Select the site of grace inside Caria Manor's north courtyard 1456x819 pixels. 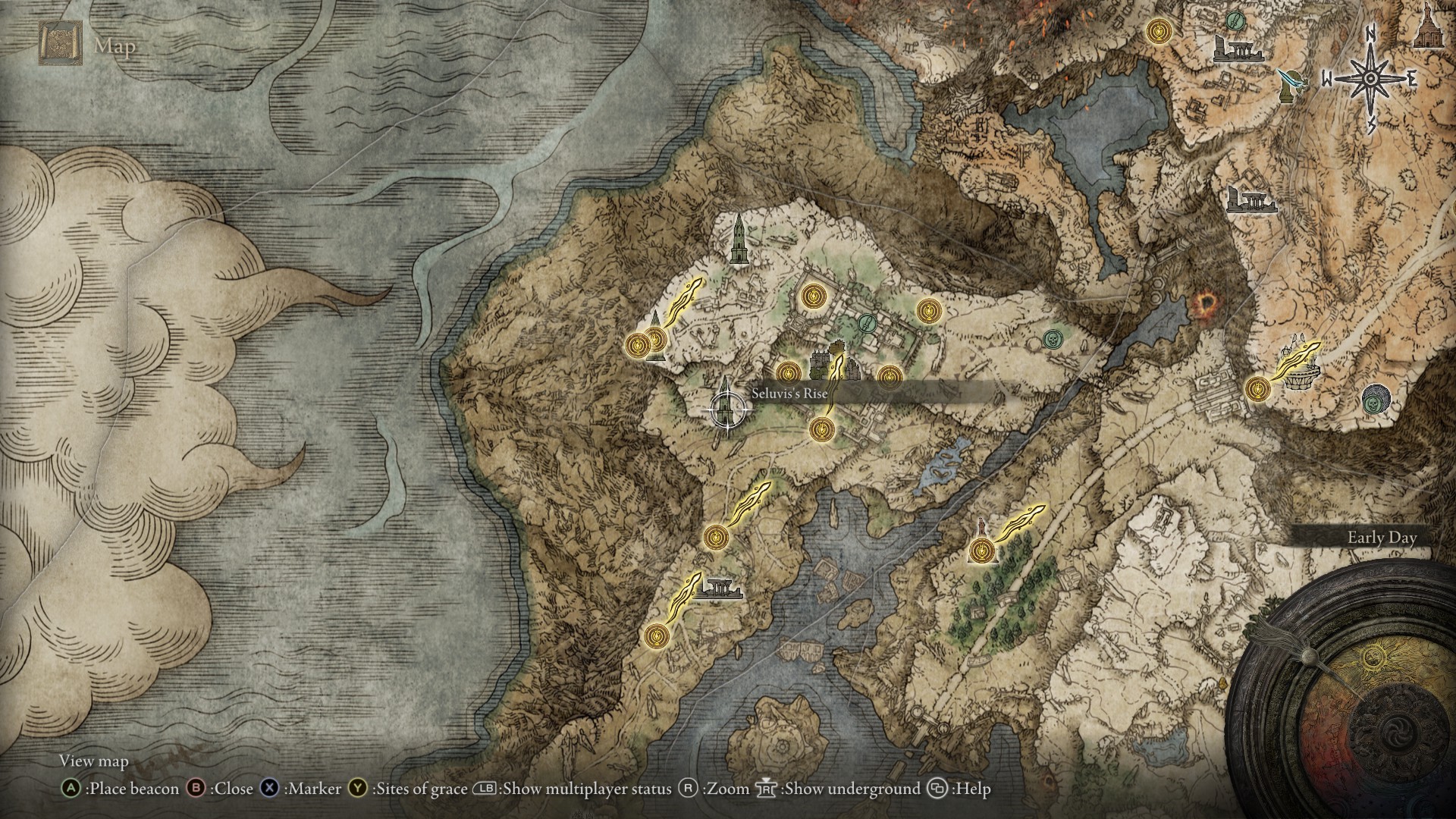coord(814,294)
